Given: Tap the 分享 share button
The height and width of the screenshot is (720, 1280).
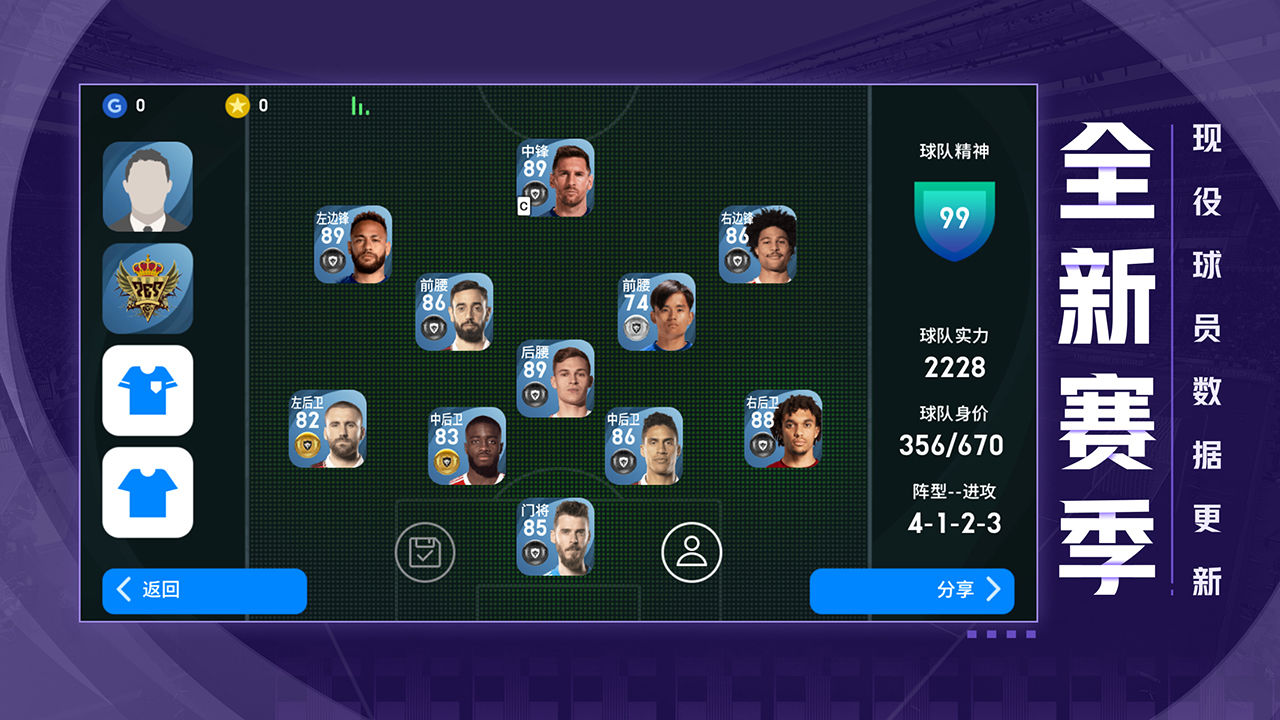Looking at the screenshot, I should coord(911,591).
